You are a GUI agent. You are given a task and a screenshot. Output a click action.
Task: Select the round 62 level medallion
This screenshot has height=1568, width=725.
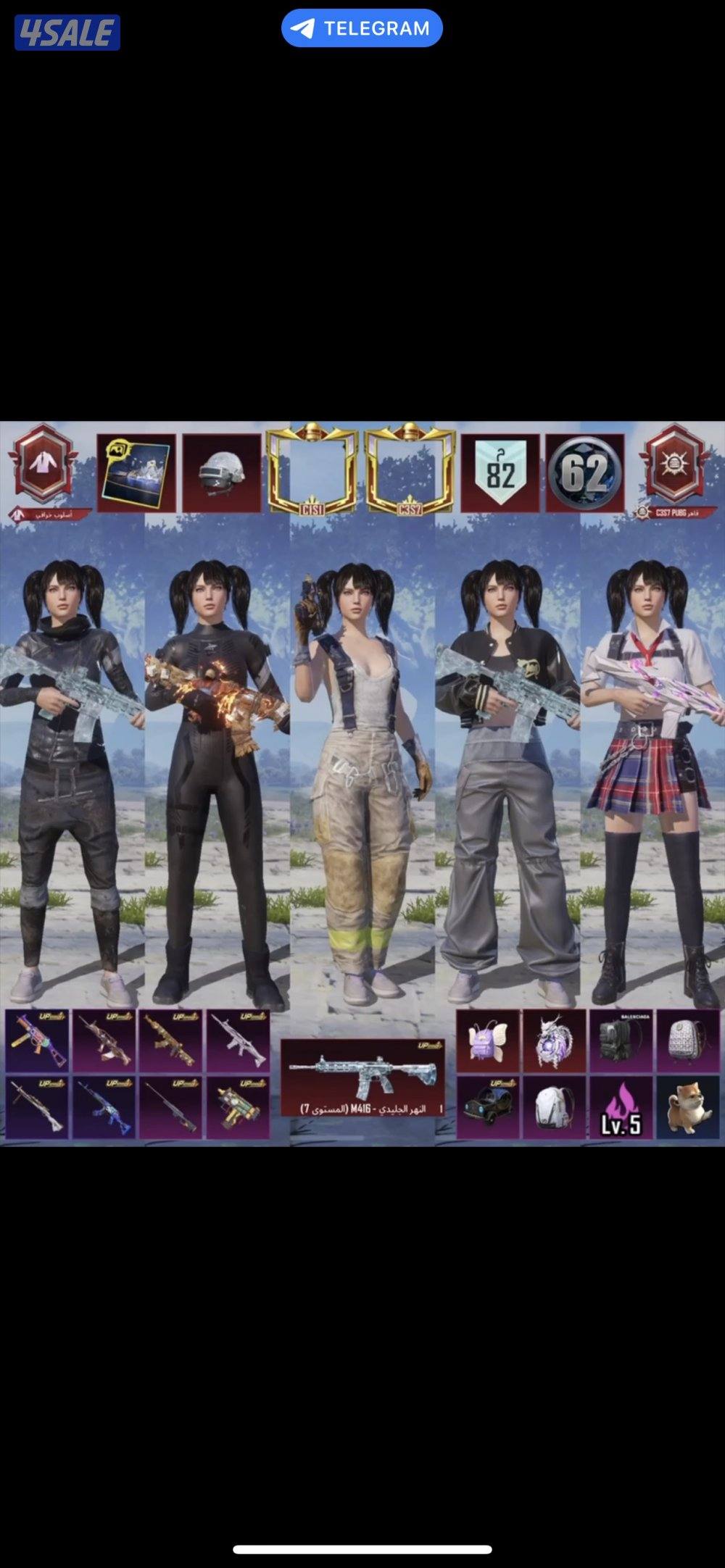click(585, 473)
